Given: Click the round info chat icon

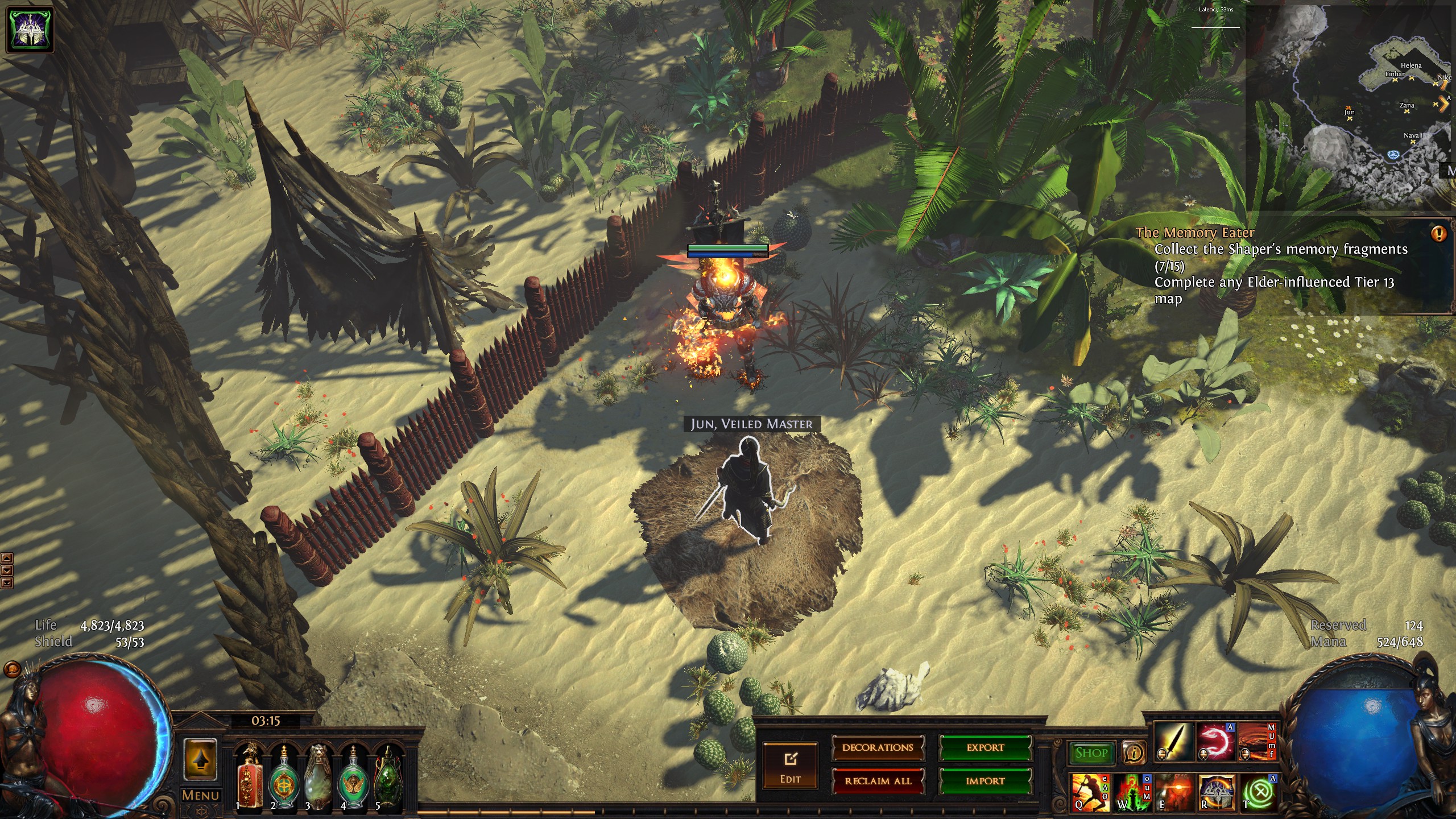Looking at the screenshot, I should [x=1134, y=753].
